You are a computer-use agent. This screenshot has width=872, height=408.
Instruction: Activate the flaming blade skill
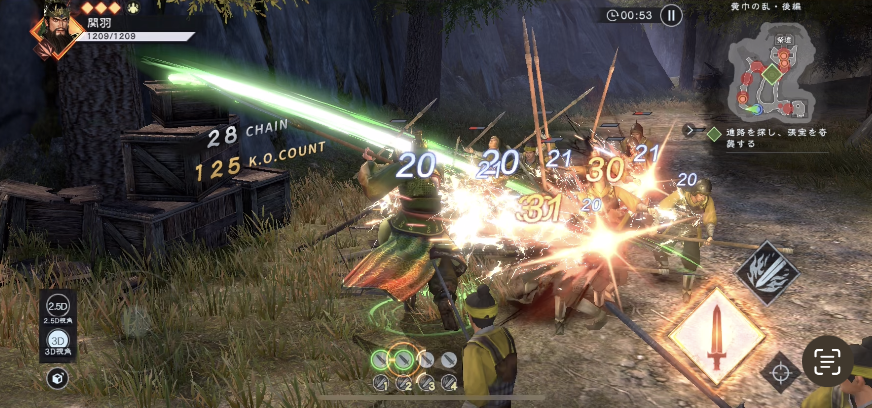(767, 272)
